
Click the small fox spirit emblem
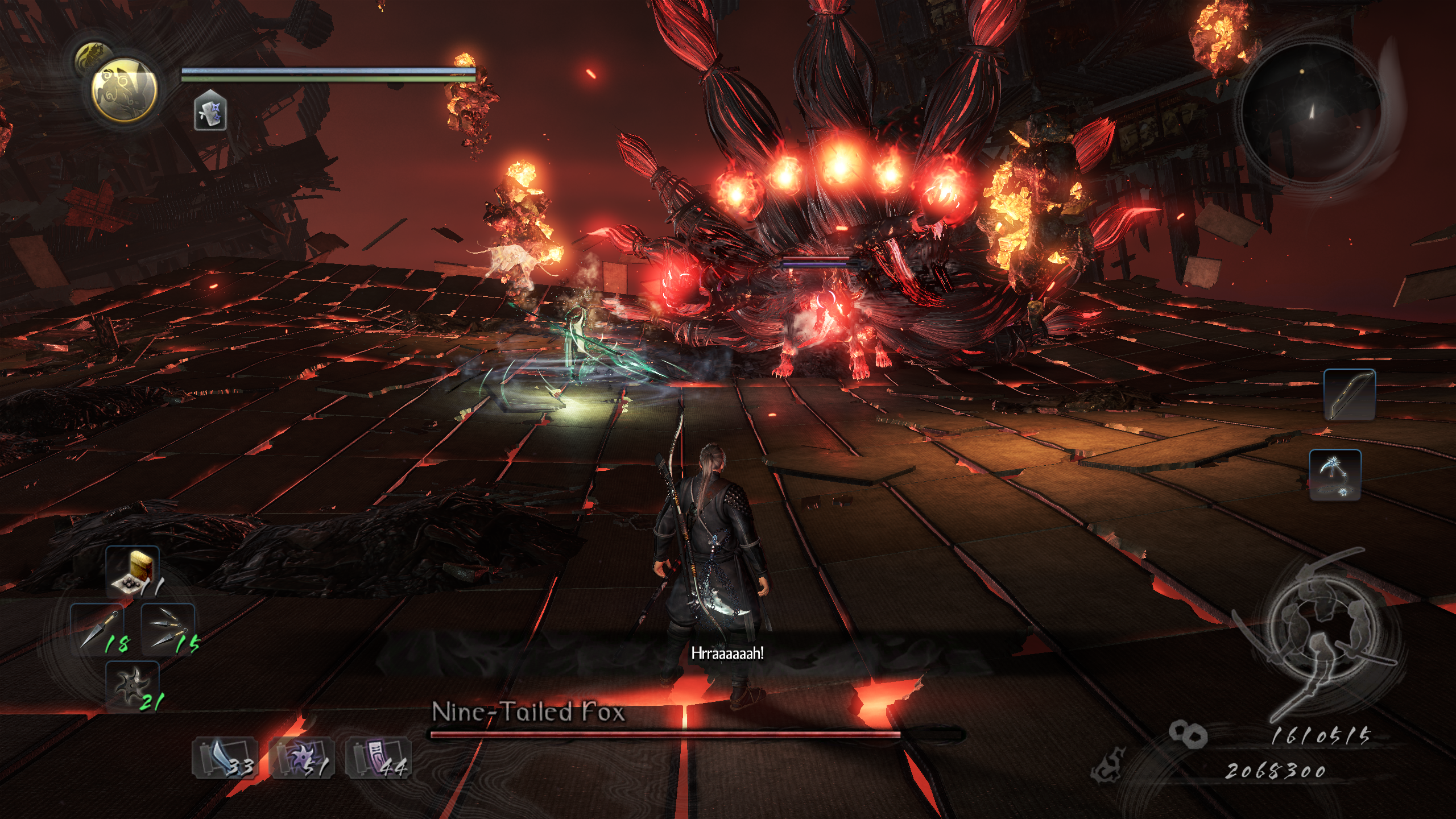(94, 57)
